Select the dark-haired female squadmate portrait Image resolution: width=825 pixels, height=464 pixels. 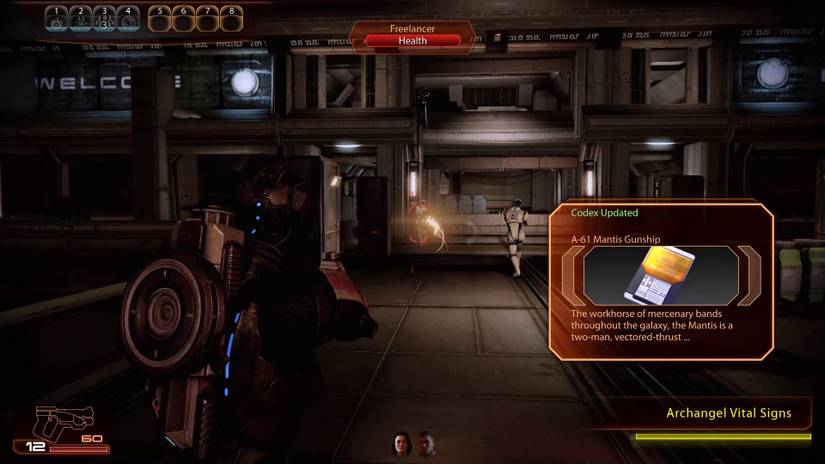pyautogui.click(x=402, y=443)
